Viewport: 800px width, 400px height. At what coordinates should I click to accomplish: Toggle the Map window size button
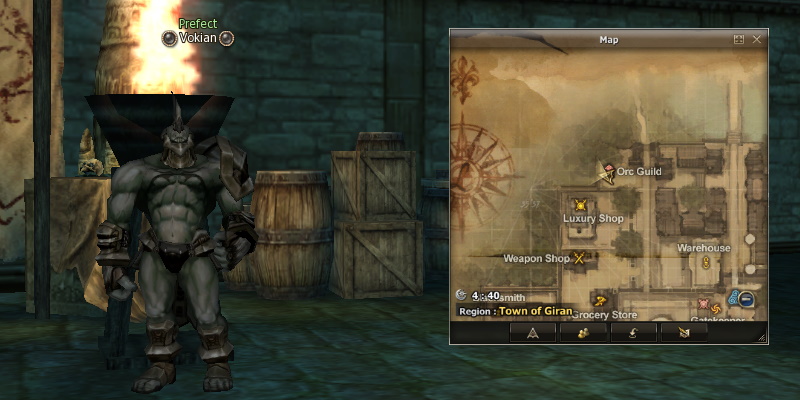(x=739, y=40)
